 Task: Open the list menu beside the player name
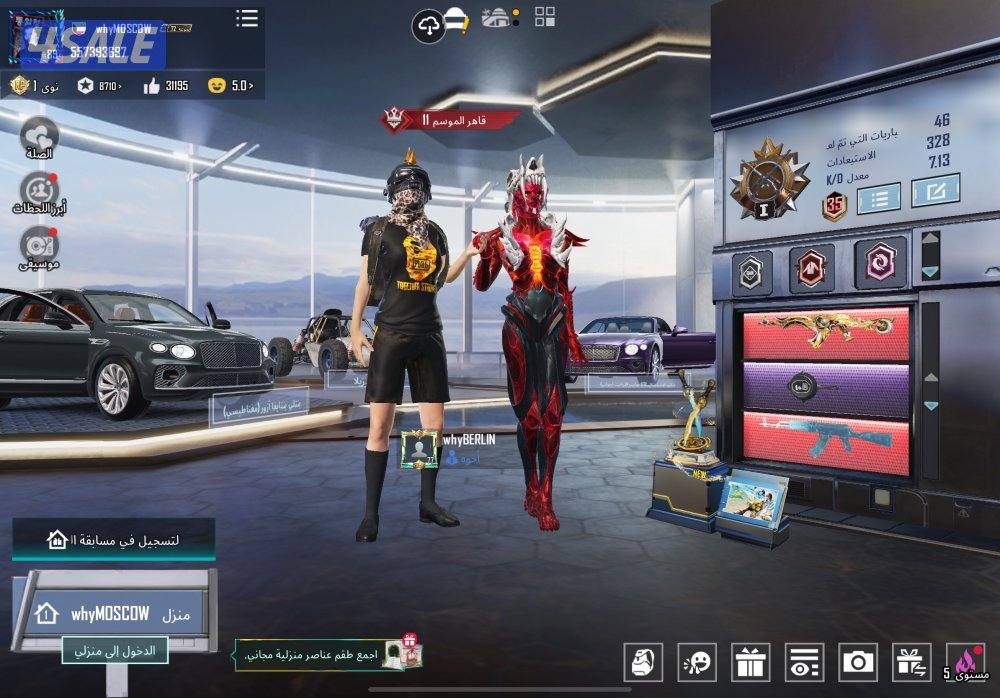pyautogui.click(x=246, y=18)
